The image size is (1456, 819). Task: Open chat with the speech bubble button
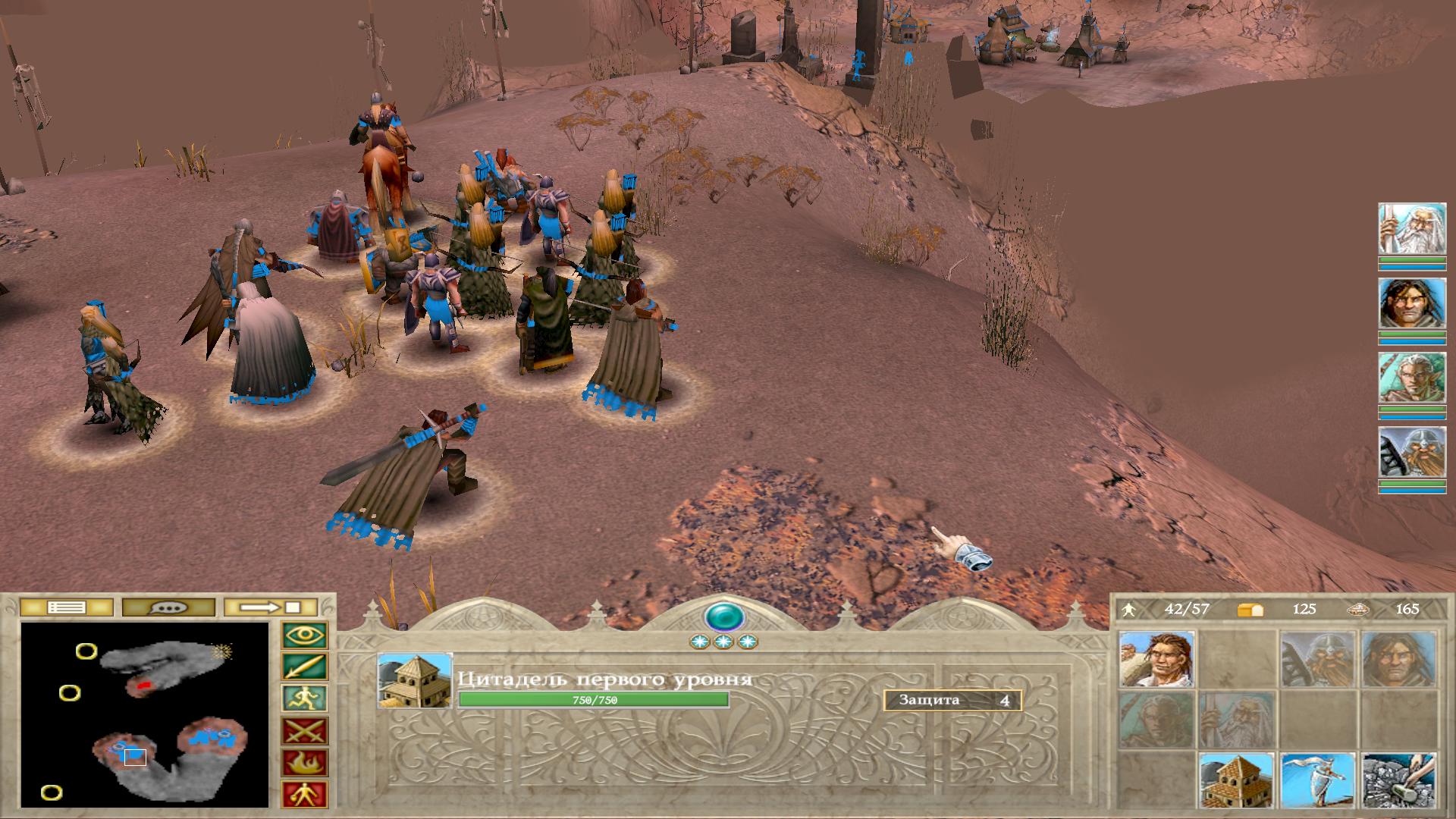point(168,607)
